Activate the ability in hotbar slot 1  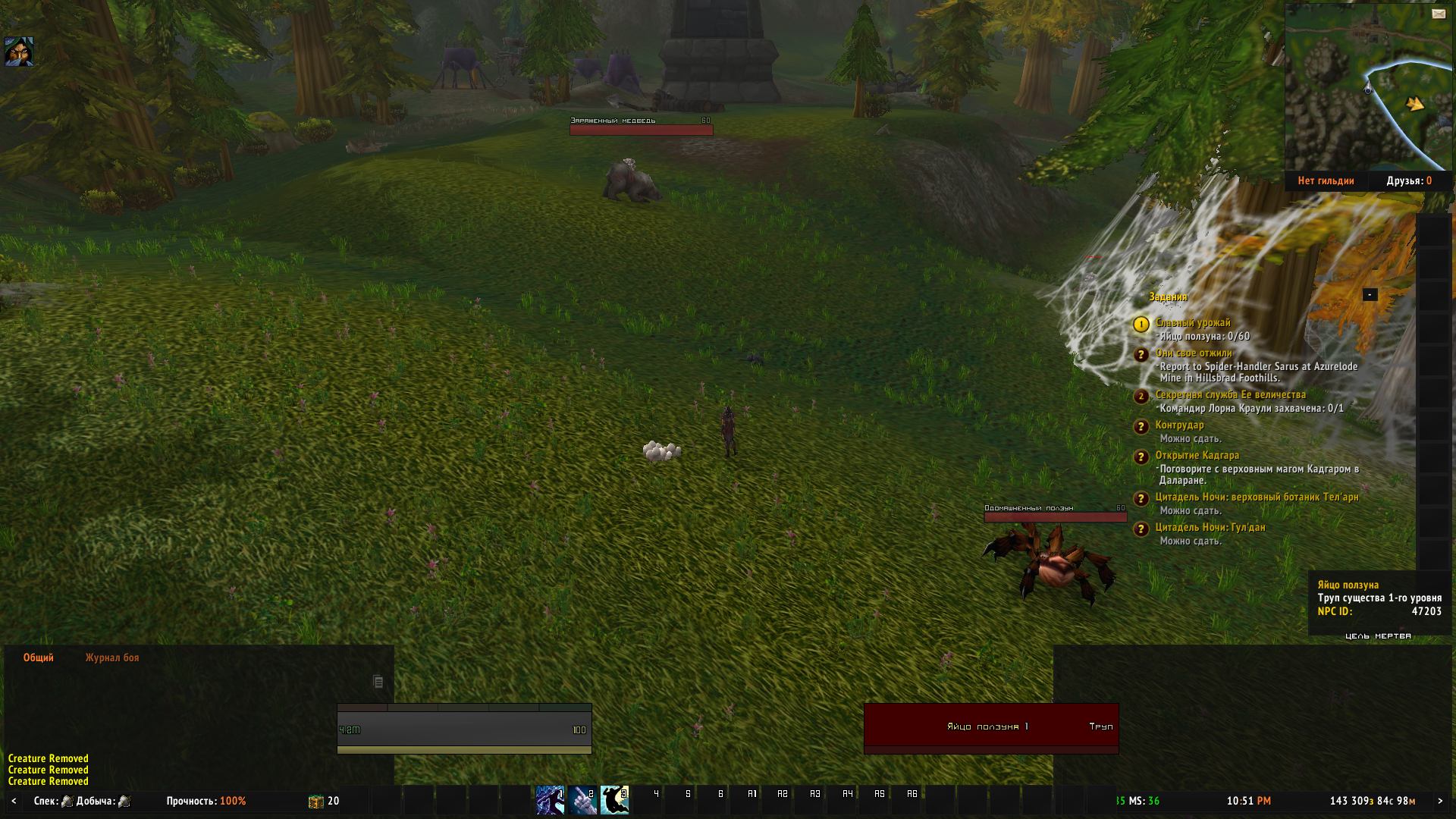point(550,800)
